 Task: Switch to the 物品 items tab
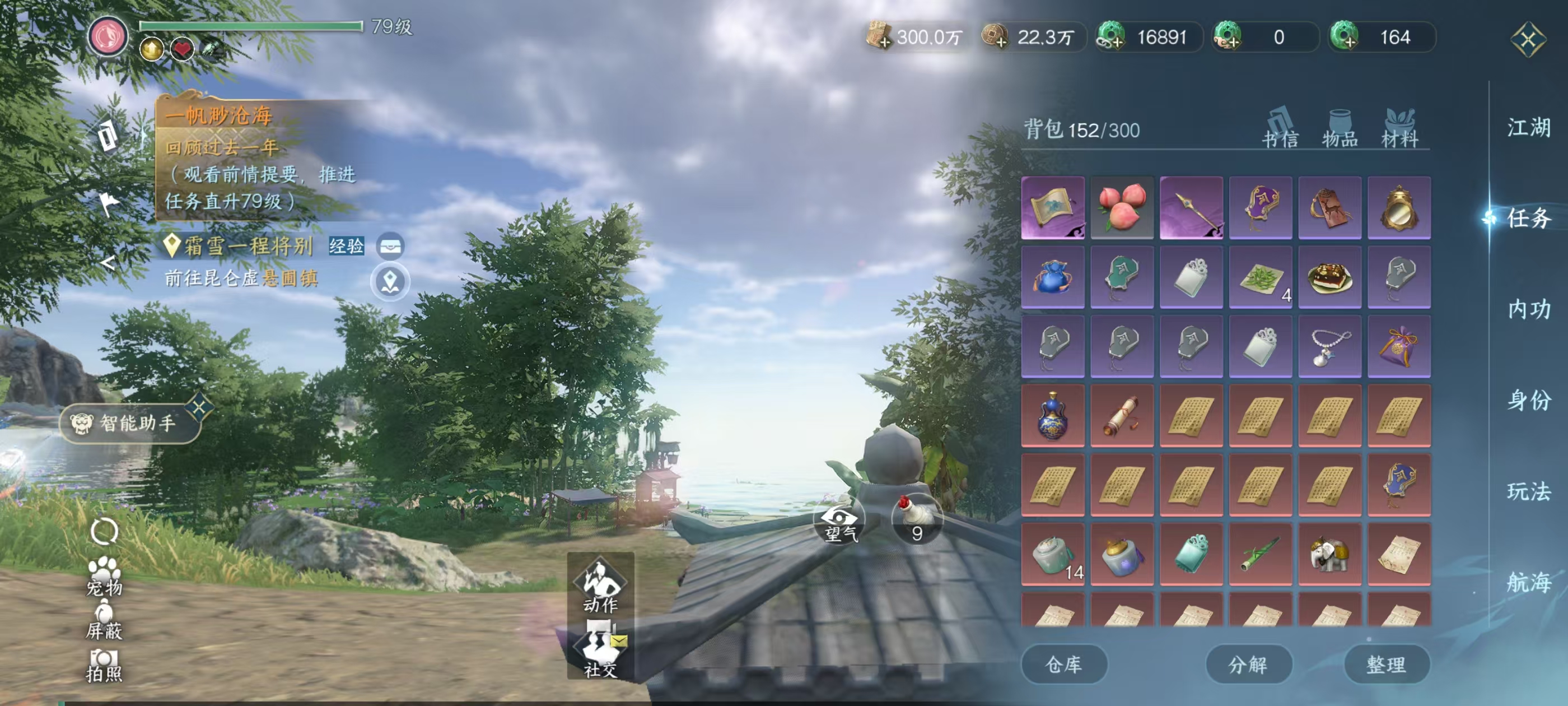click(x=1340, y=129)
